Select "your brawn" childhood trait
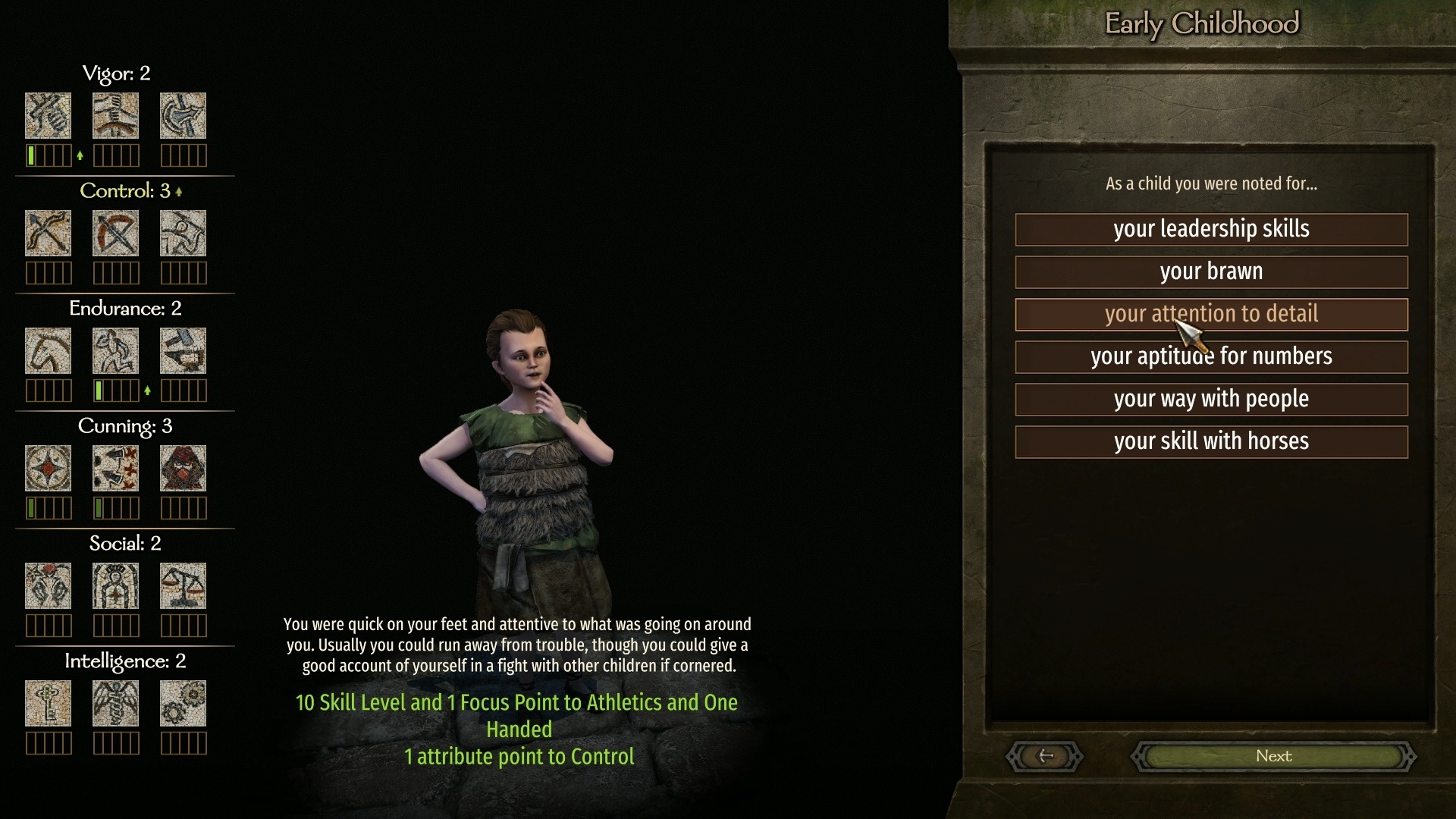1456x819 pixels. point(1211,272)
